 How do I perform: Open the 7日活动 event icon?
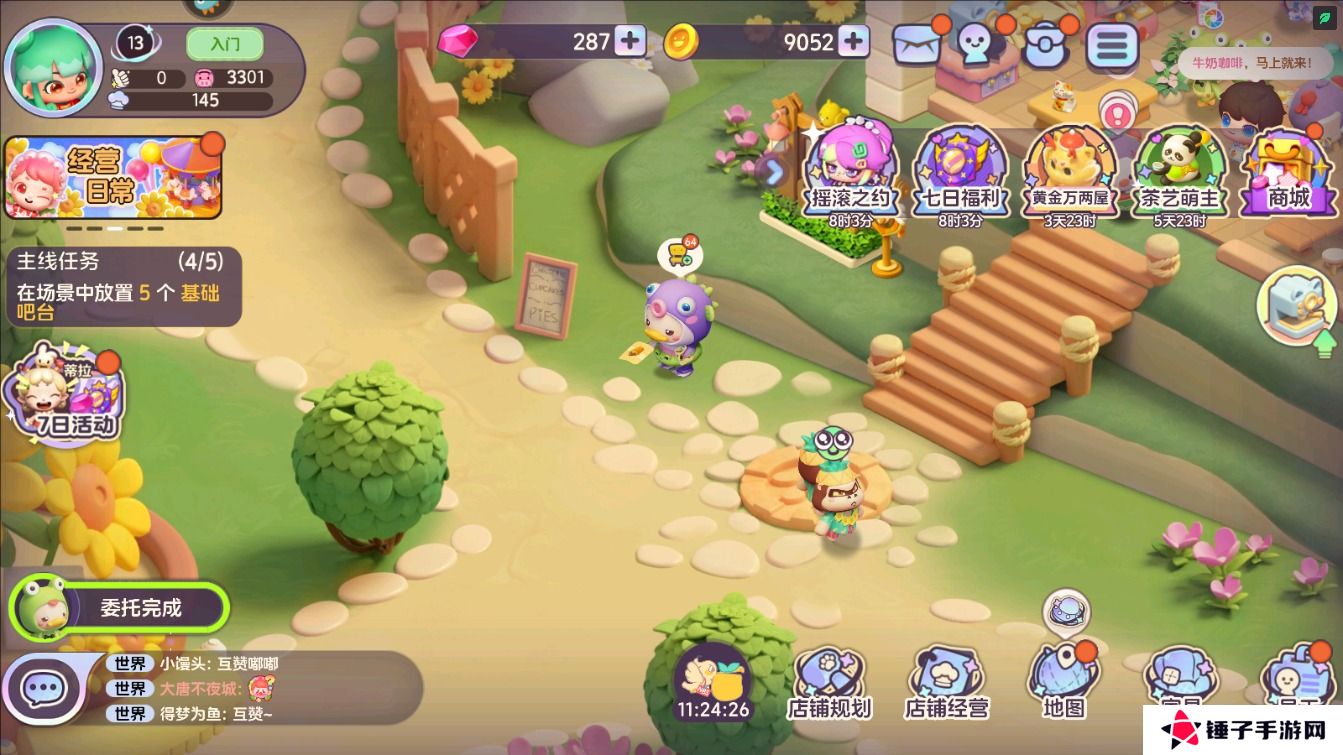(66, 396)
